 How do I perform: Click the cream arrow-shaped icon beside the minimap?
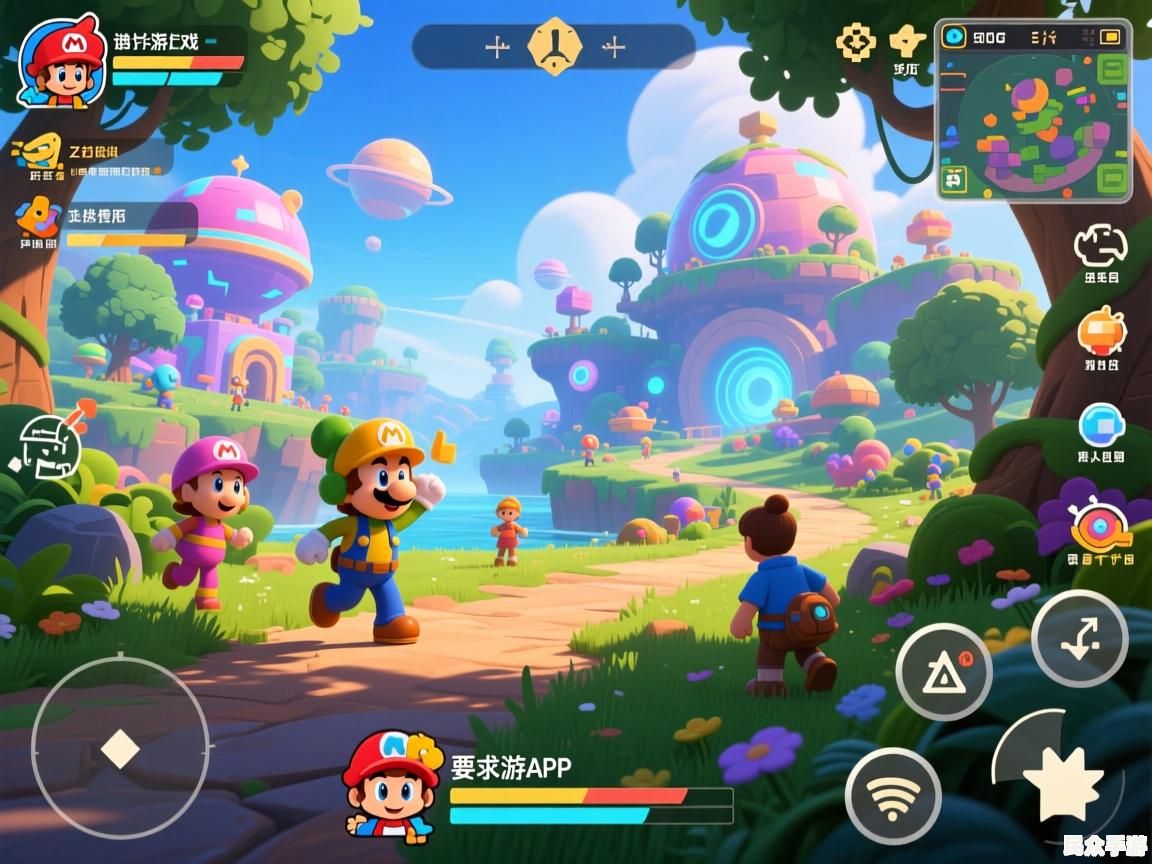[x=907, y=42]
